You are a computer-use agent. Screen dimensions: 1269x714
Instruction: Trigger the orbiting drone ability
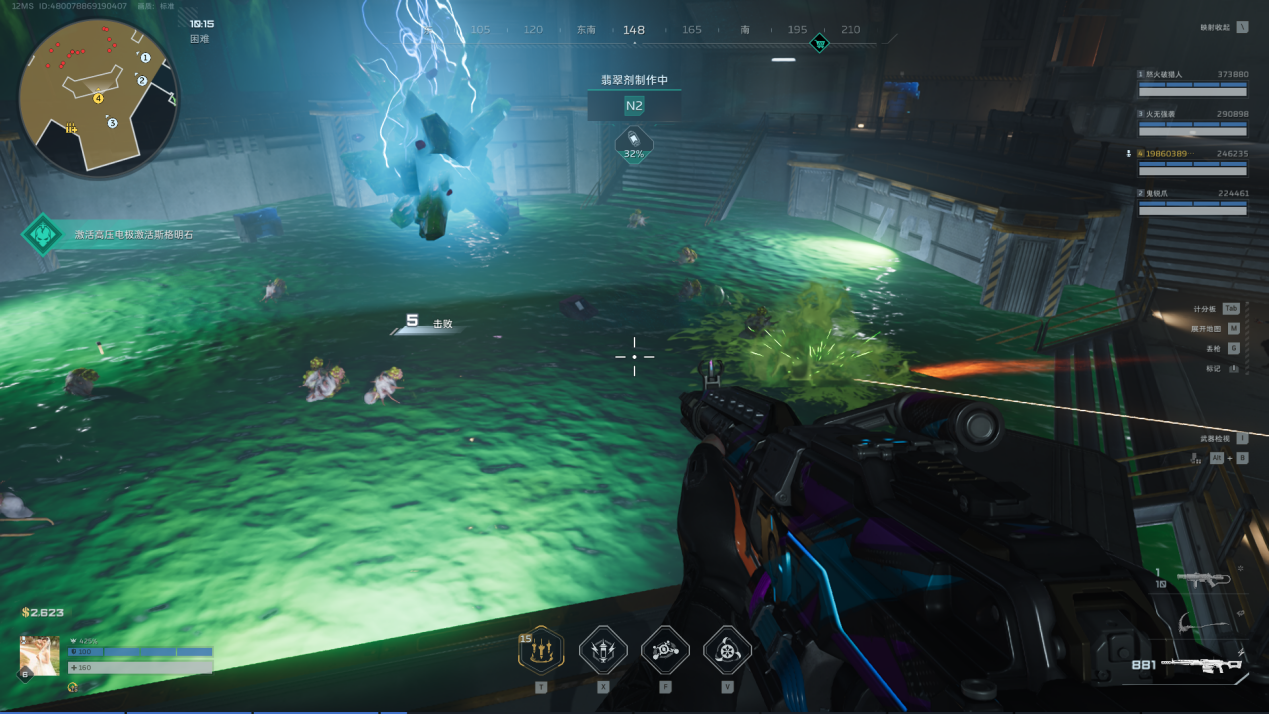tap(665, 651)
